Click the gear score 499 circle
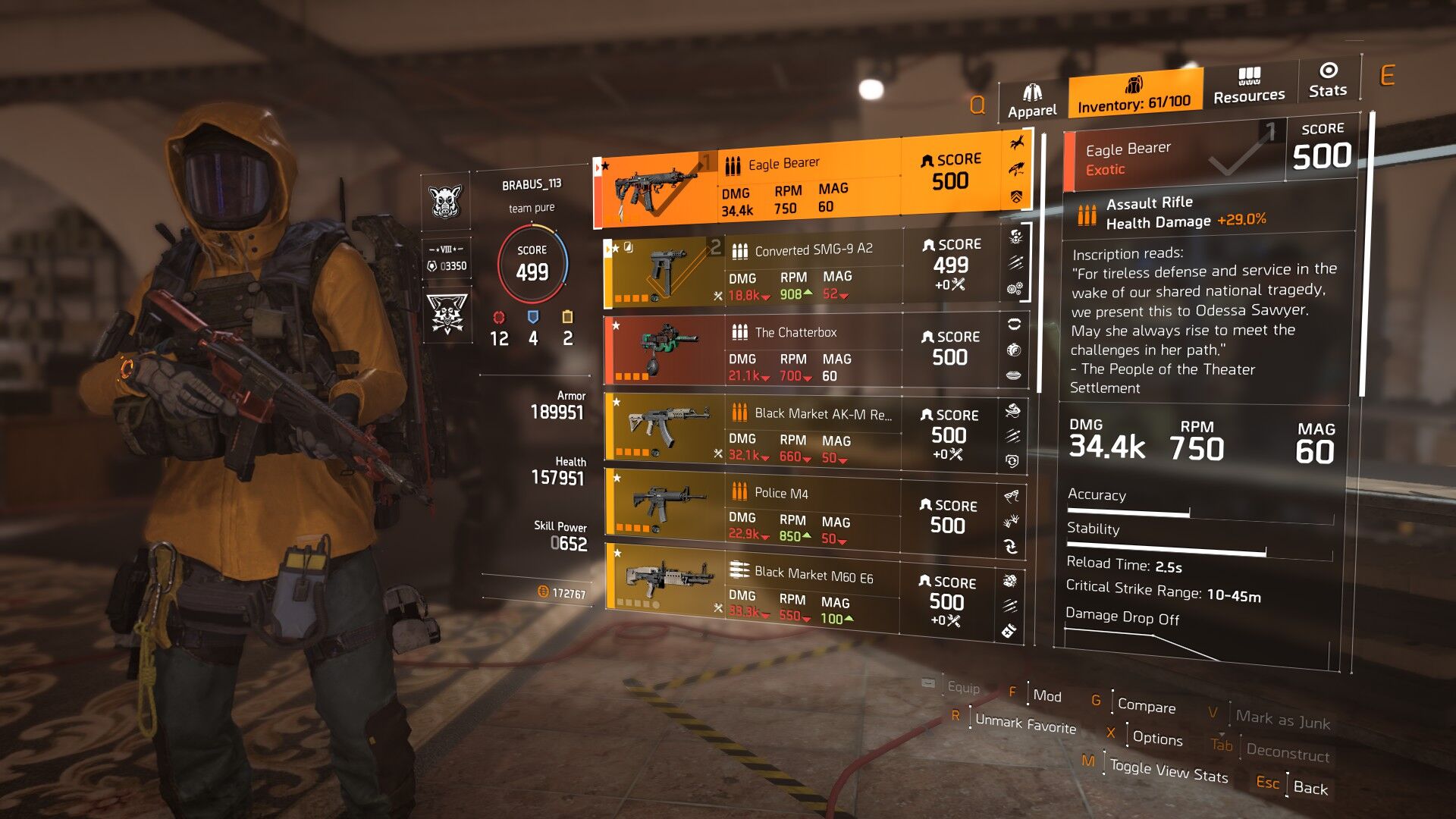1456x819 pixels. click(x=532, y=263)
